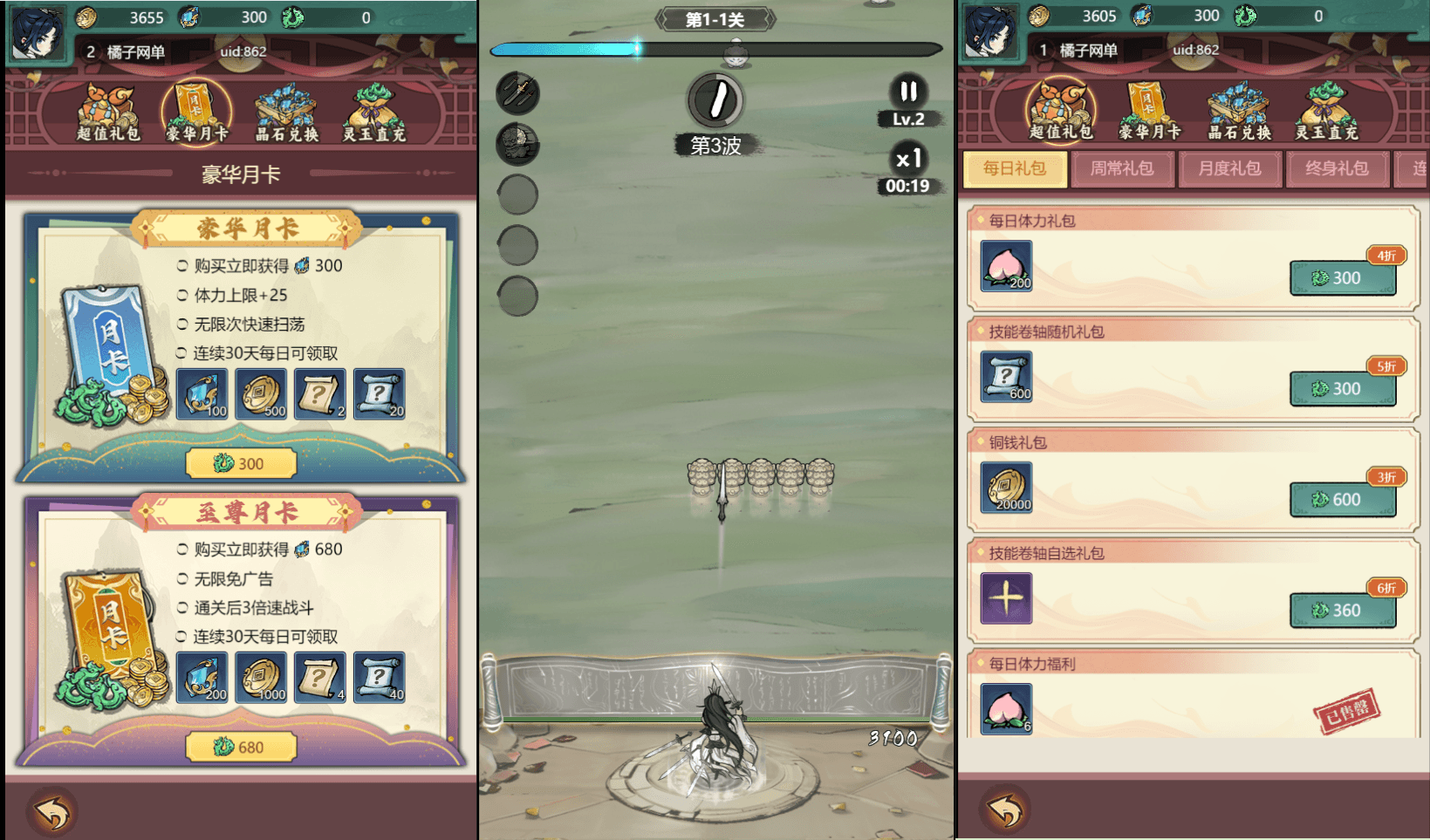
Task: Buy the 铜钱礼包 for 600
Action: pyautogui.click(x=1342, y=499)
